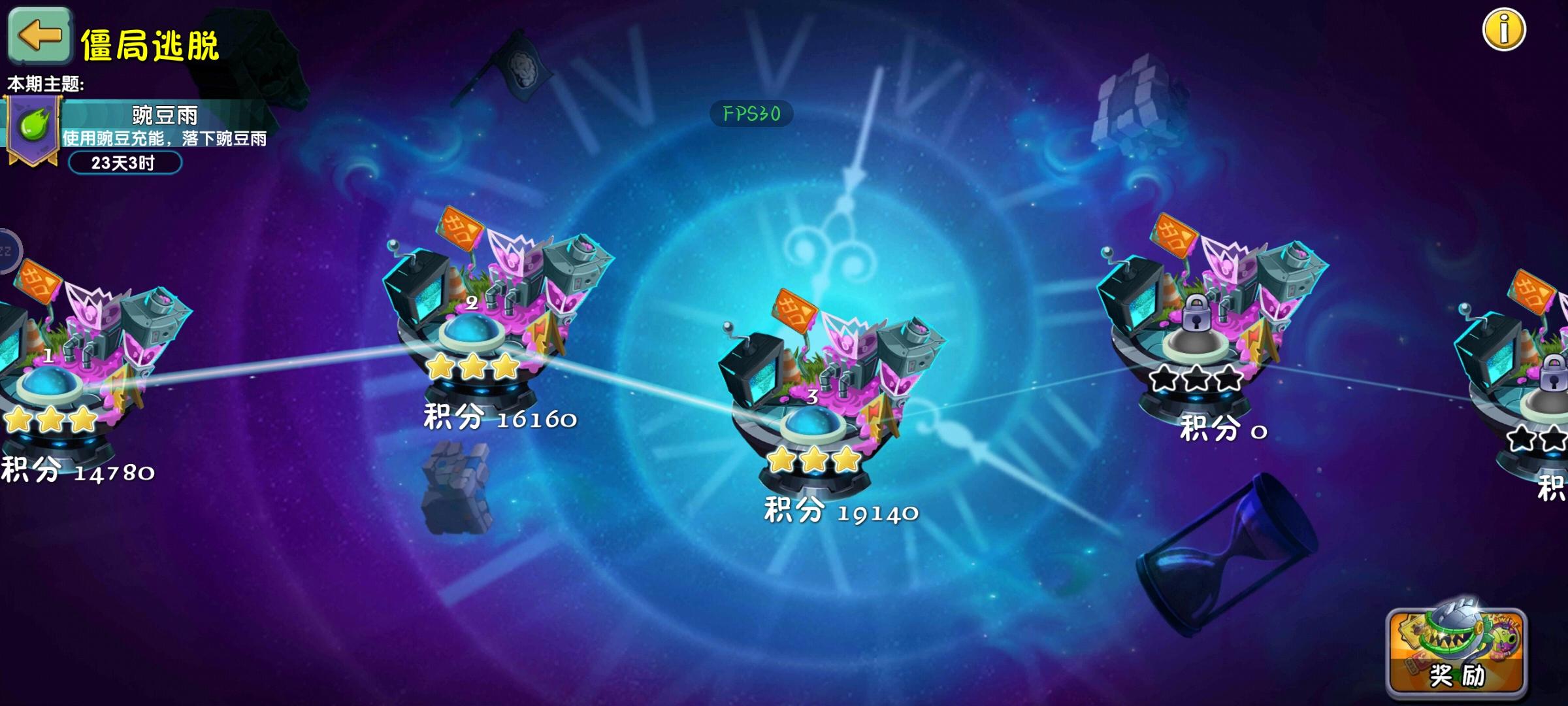The width and height of the screenshot is (1568, 706).
Task: Tap the FPS30 indicator
Action: [750, 113]
